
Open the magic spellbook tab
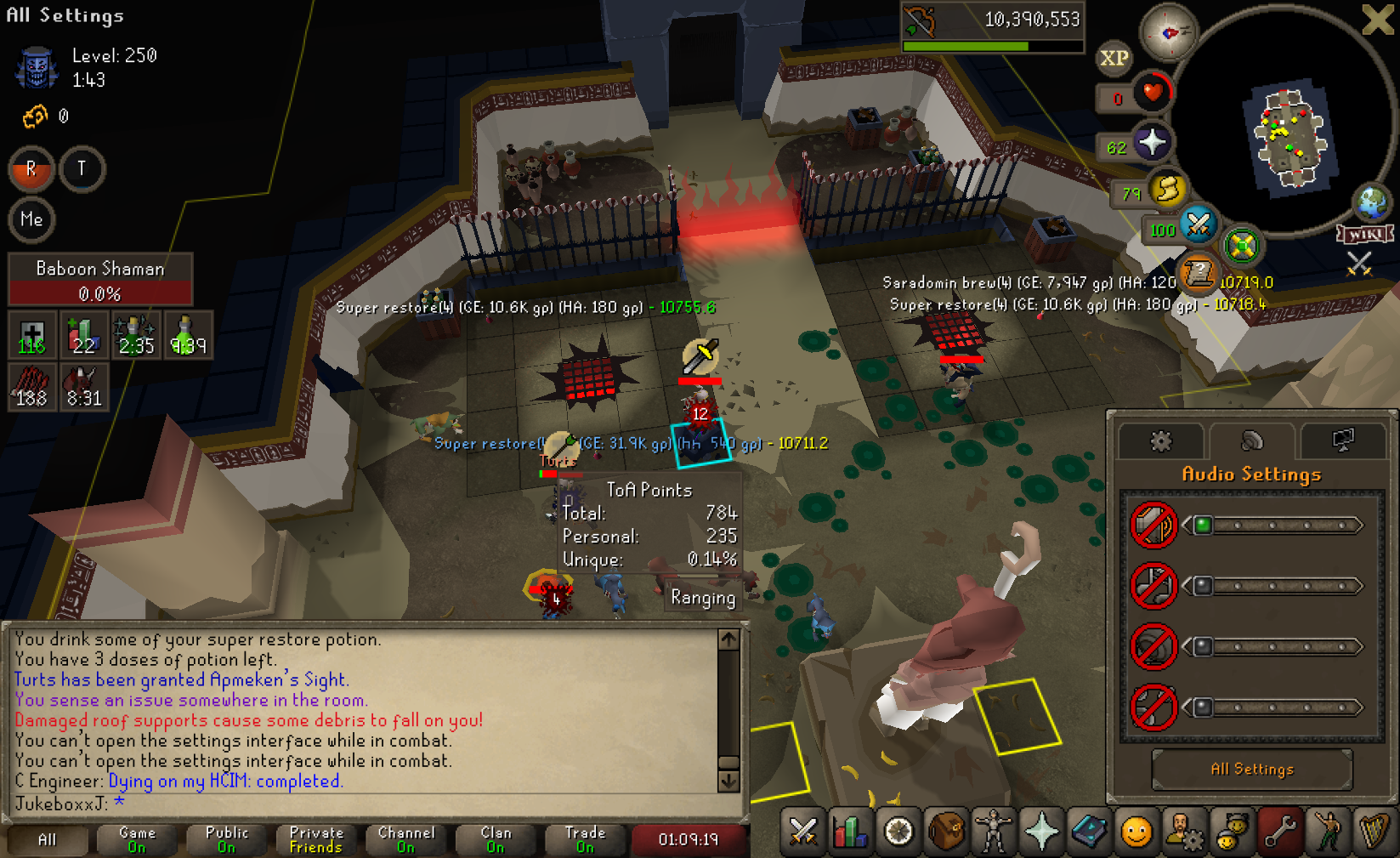1089,832
